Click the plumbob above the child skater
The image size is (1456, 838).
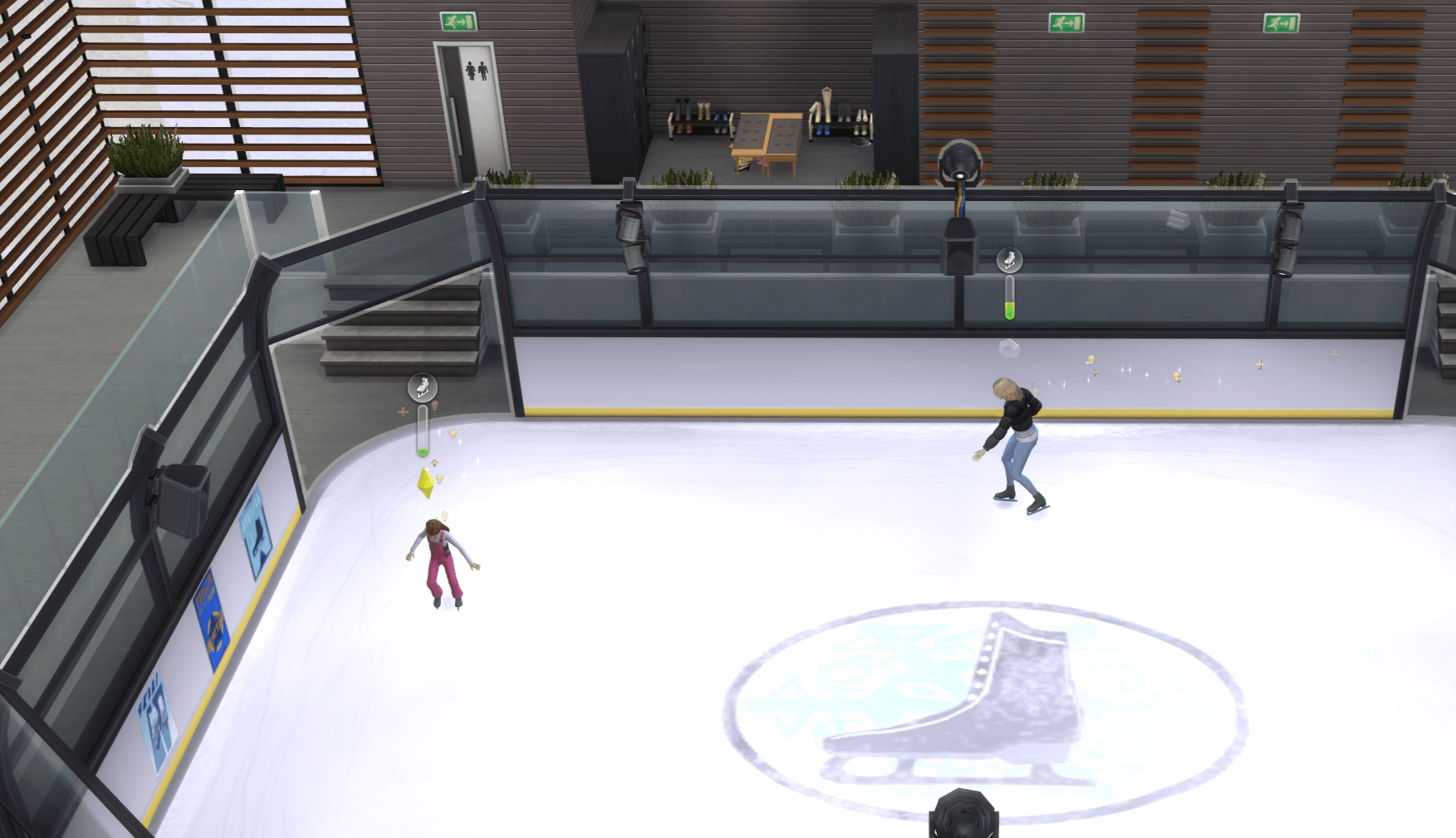click(425, 483)
